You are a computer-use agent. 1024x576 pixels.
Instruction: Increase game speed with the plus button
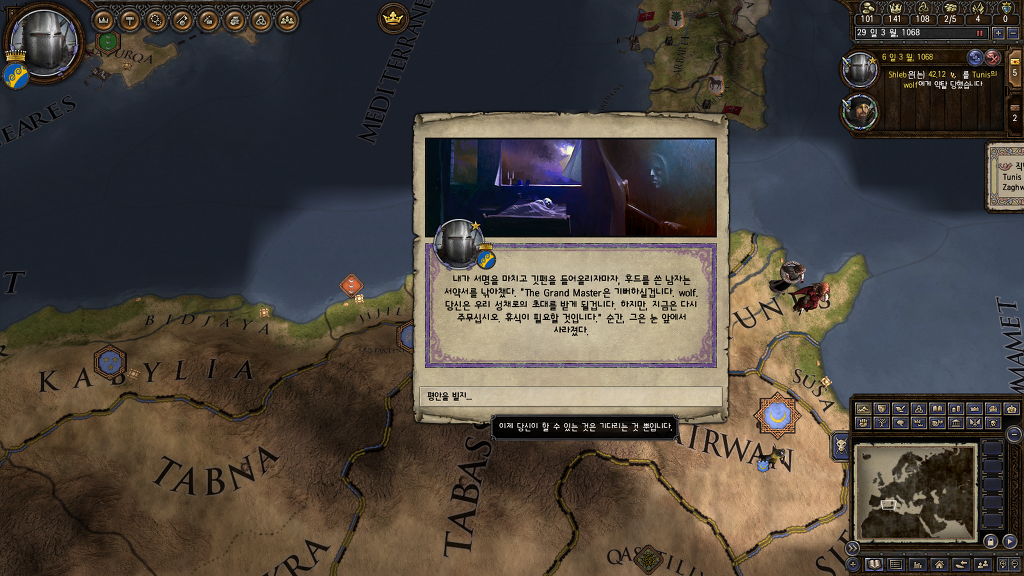click(996, 32)
